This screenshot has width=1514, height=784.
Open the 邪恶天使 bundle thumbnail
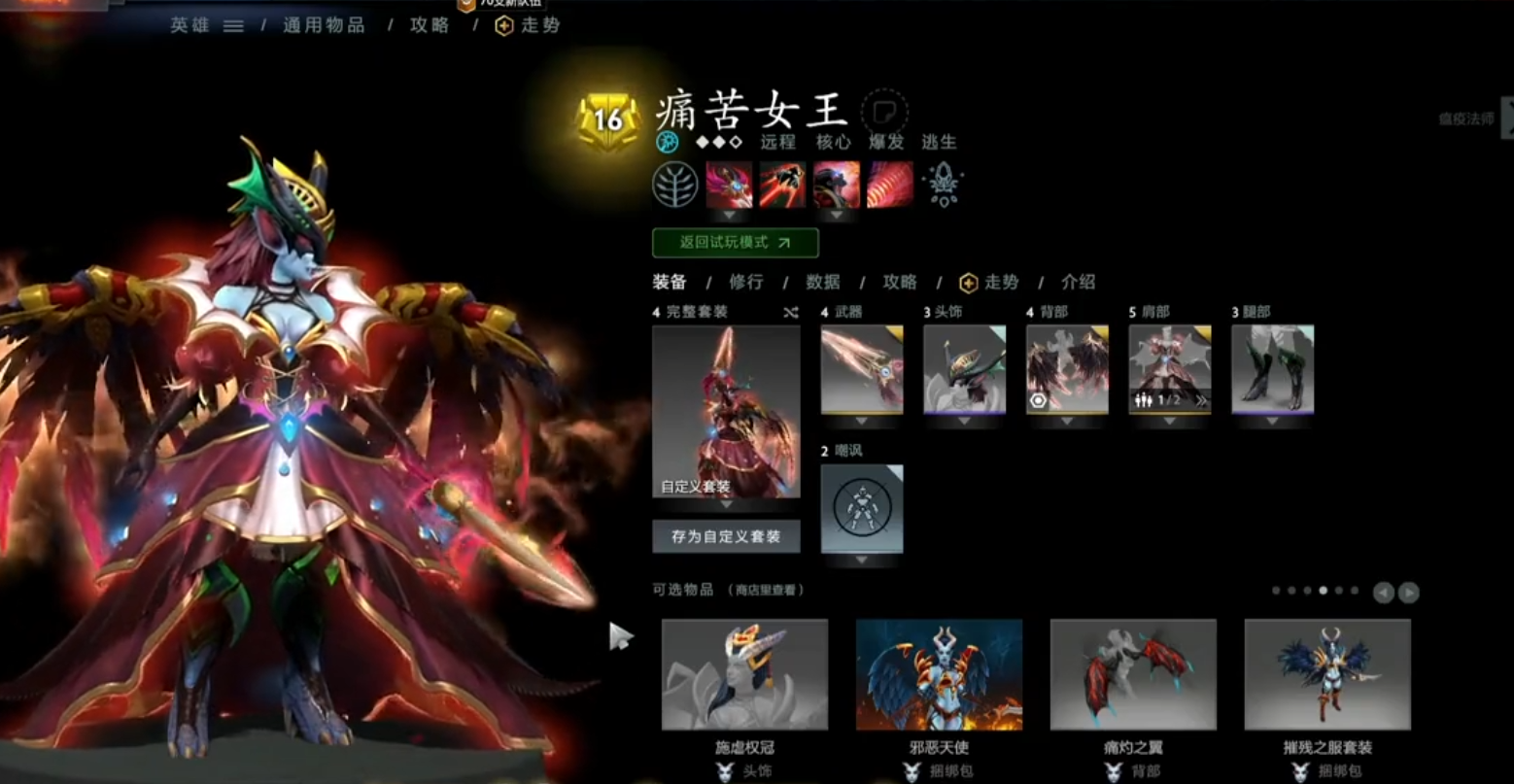click(x=941, y=675)
